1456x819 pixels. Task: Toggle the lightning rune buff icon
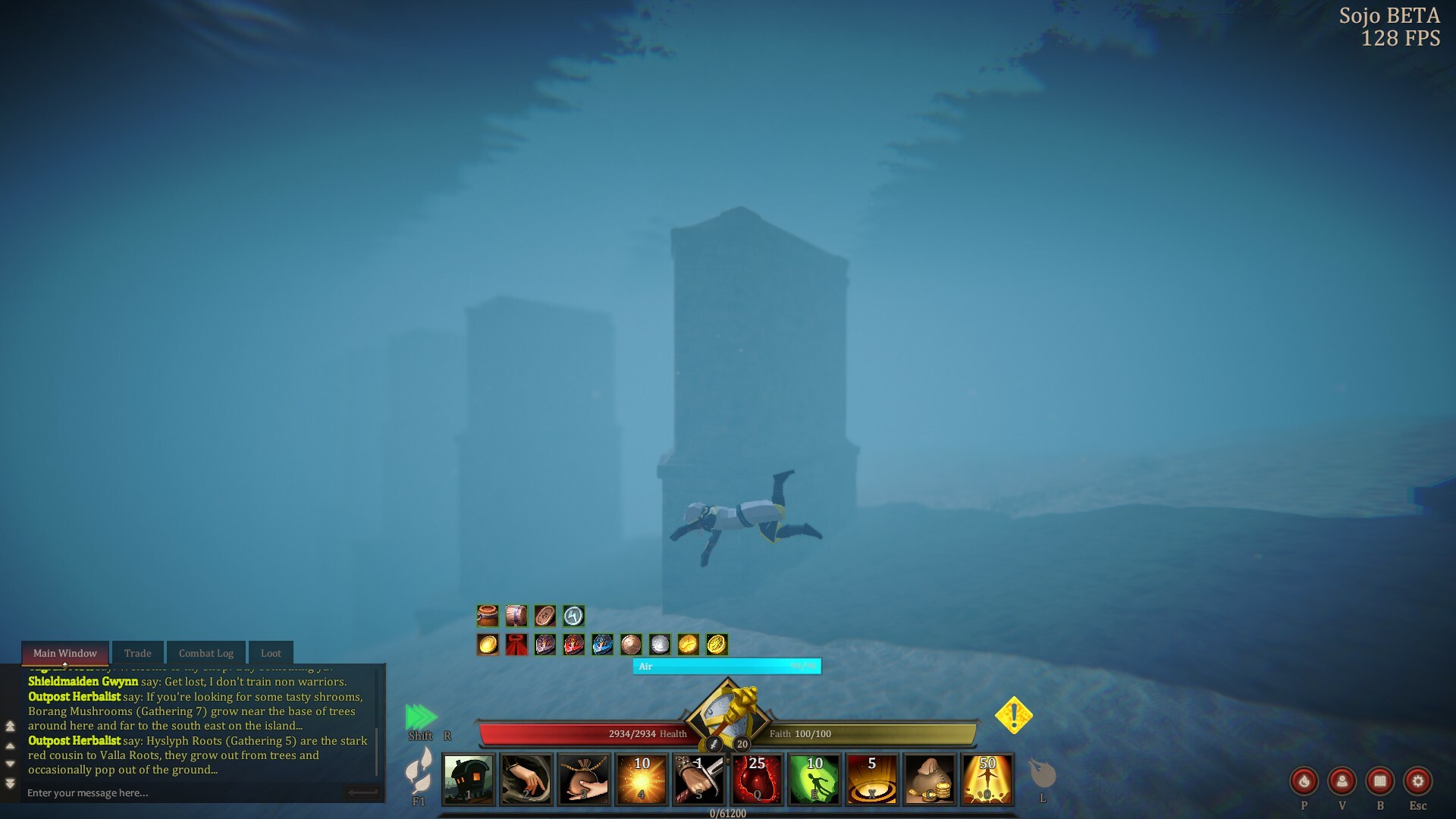pos(573,616)
